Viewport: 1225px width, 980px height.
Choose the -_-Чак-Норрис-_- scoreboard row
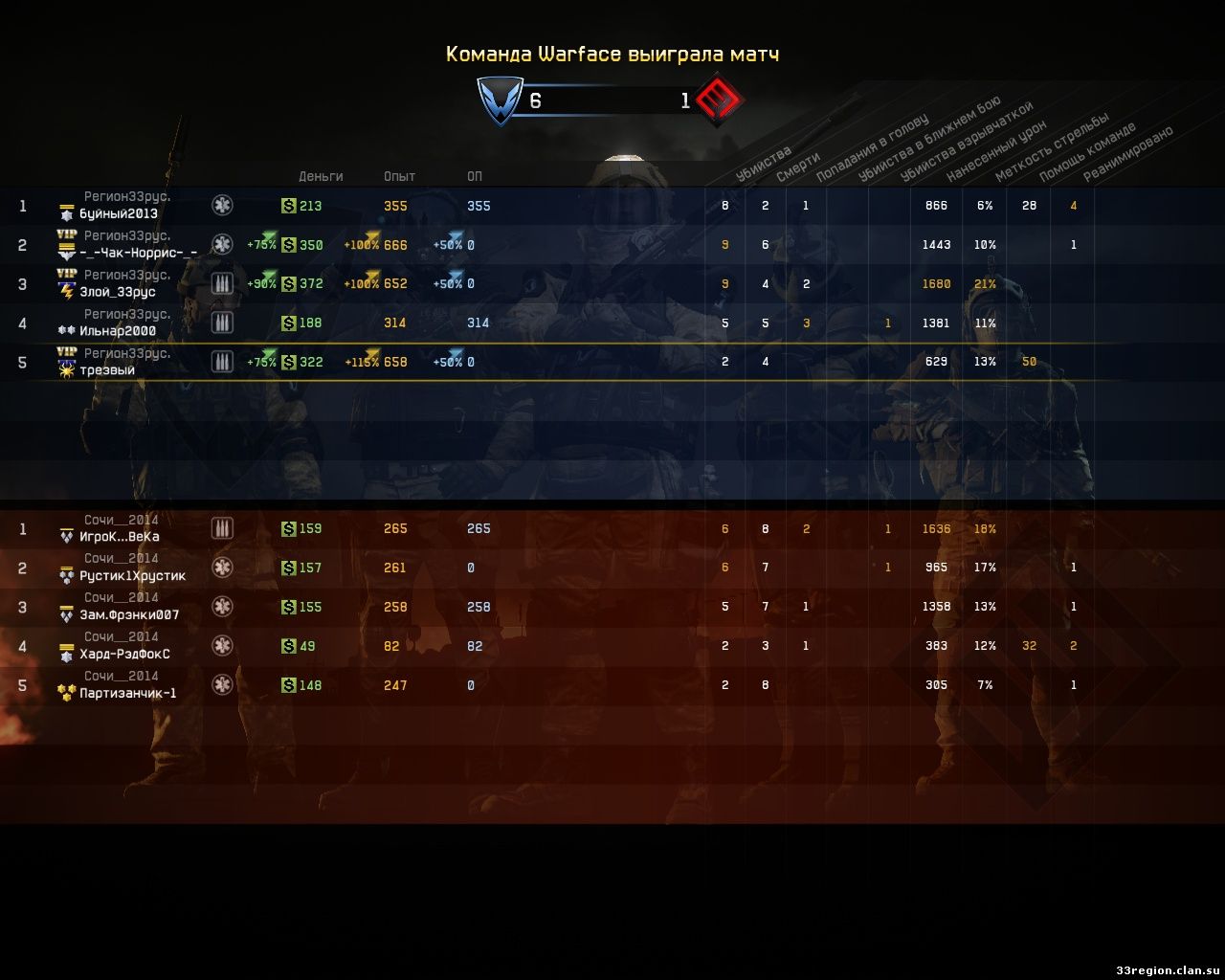pyautogui.click(x=139, y=253)
